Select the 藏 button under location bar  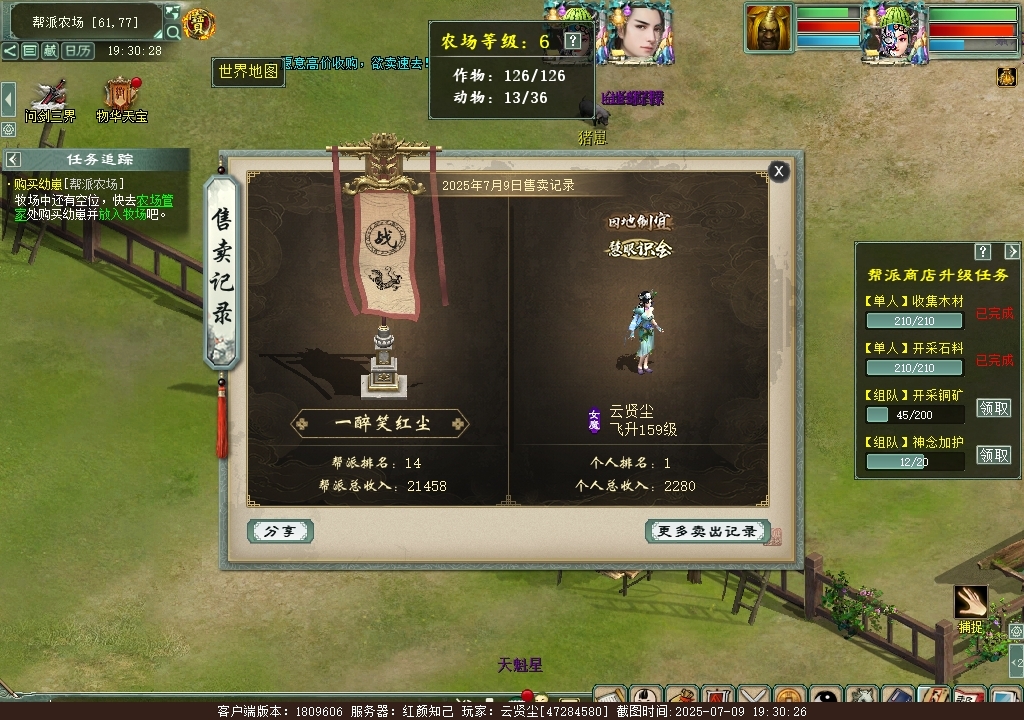click(x=50, y=50)
